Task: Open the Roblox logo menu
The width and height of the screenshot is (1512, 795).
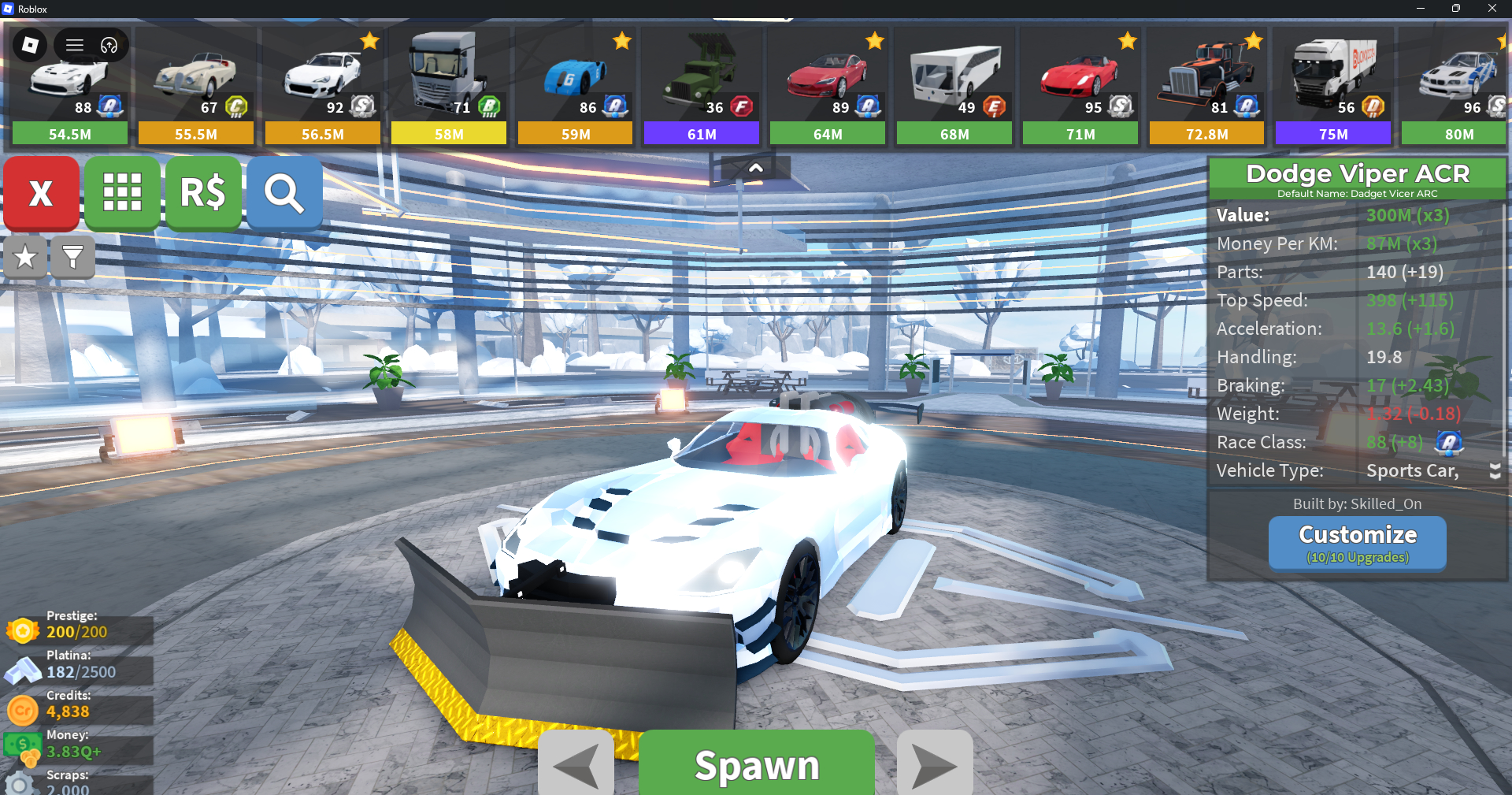Action: coord(30,45)
